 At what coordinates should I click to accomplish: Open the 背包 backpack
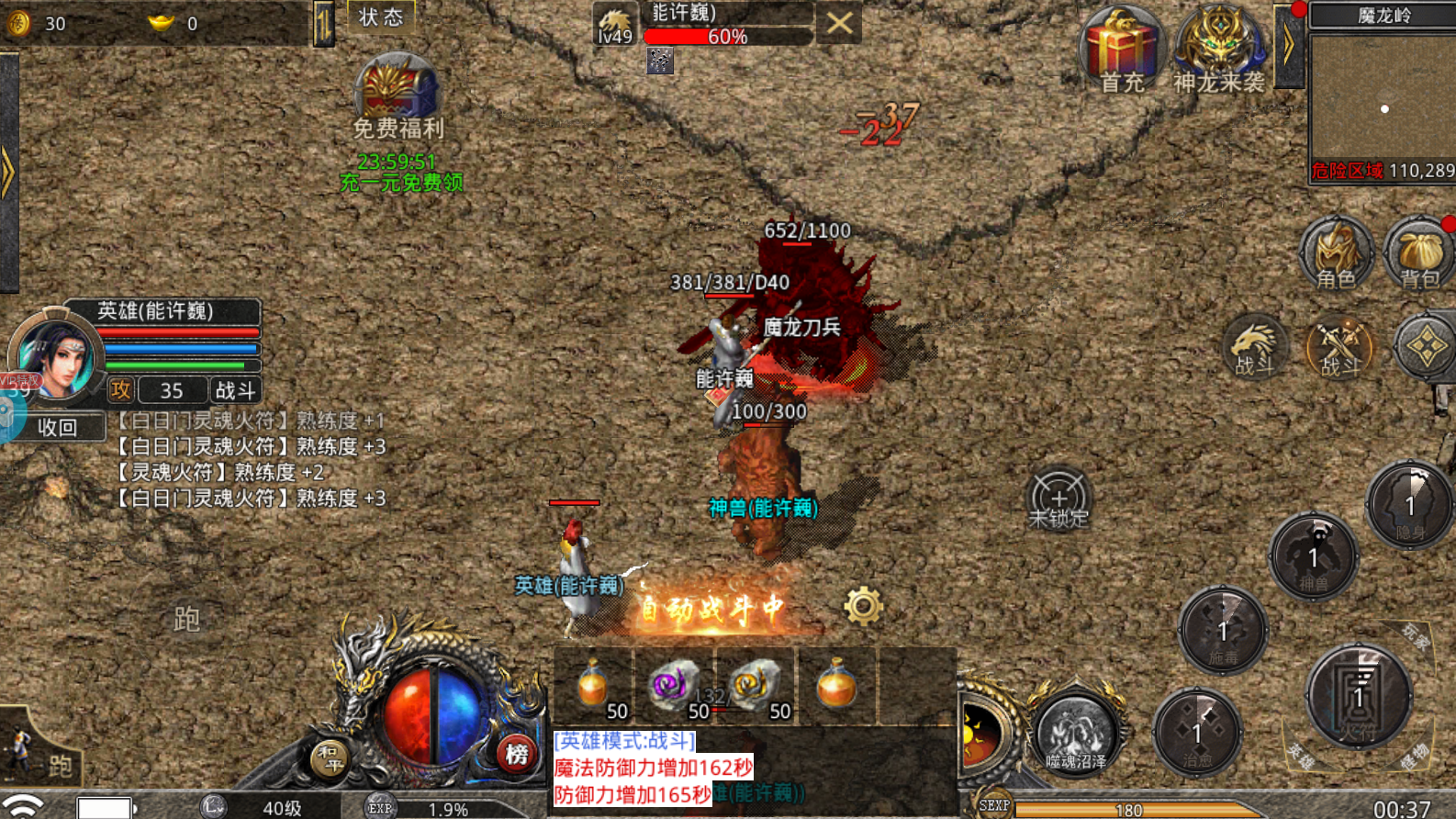[x=1419, y=254]
